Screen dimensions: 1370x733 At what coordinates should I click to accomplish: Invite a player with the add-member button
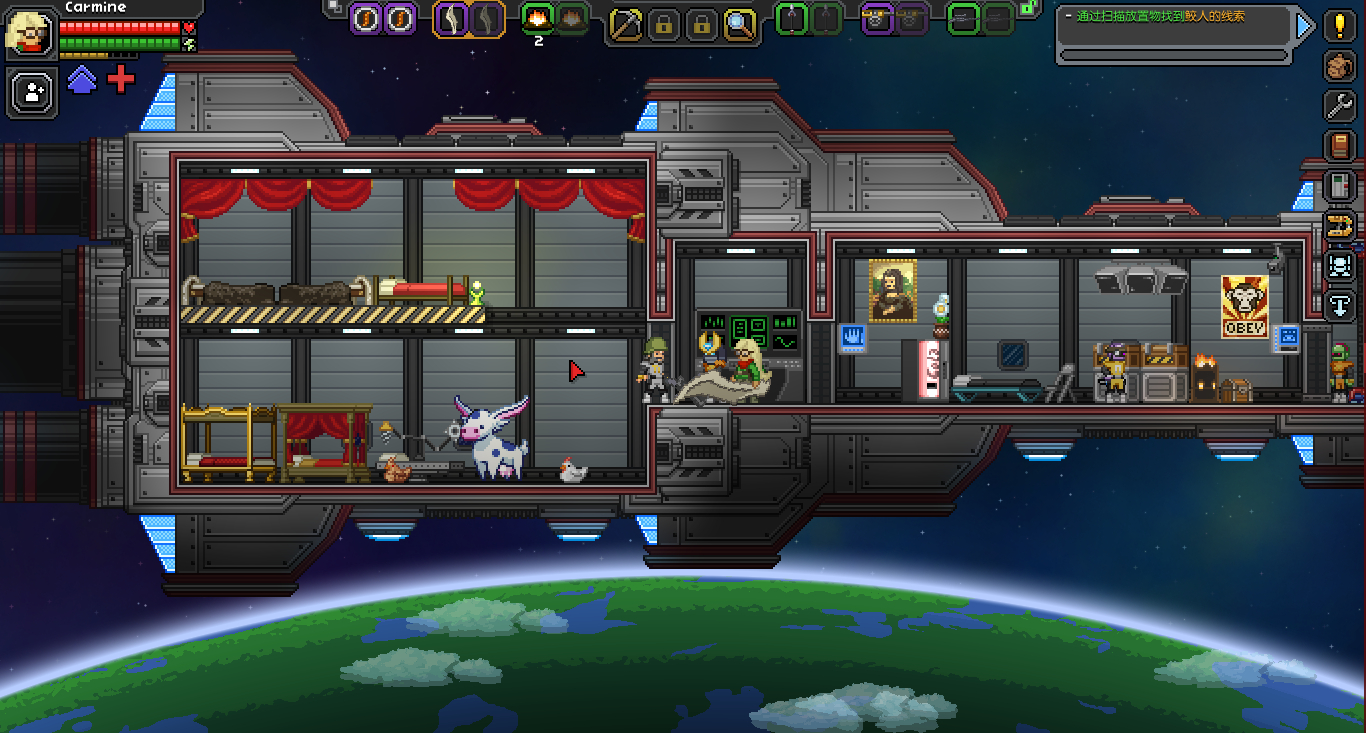pos(34,93)
